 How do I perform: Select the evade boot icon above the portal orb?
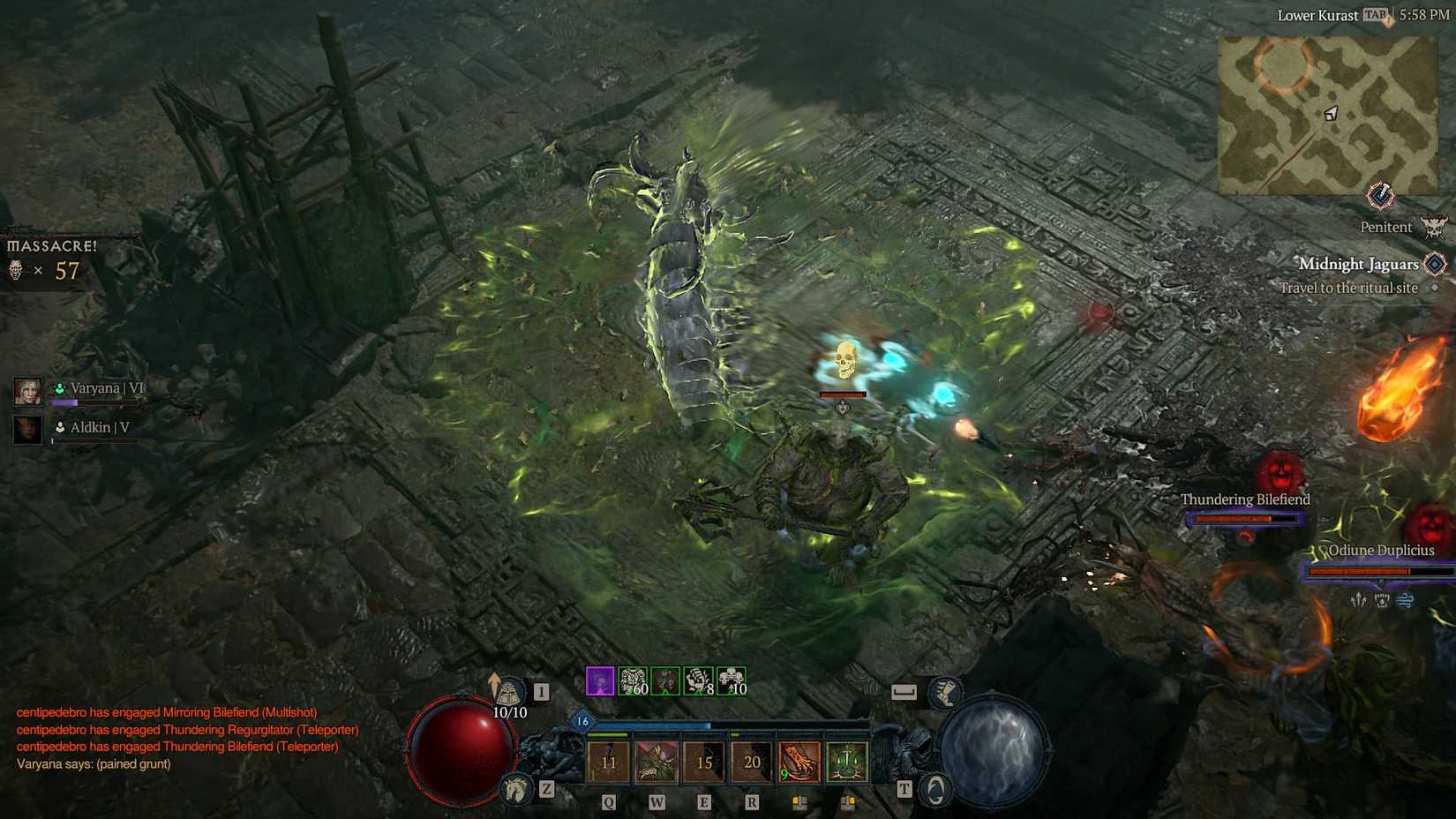tap(947, 694)
